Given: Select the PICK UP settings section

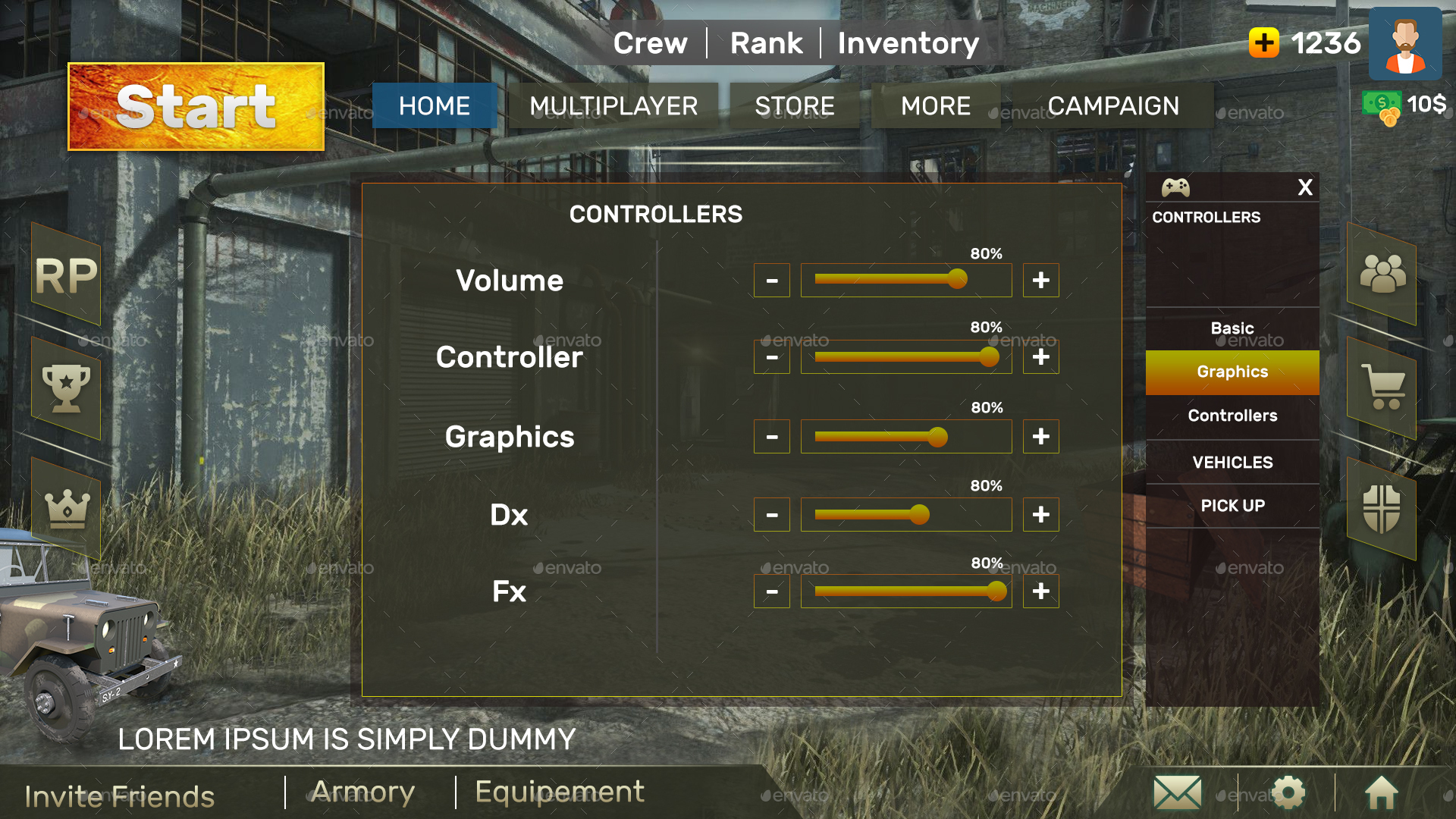Looking at the screenshot, I should 1232,506.
